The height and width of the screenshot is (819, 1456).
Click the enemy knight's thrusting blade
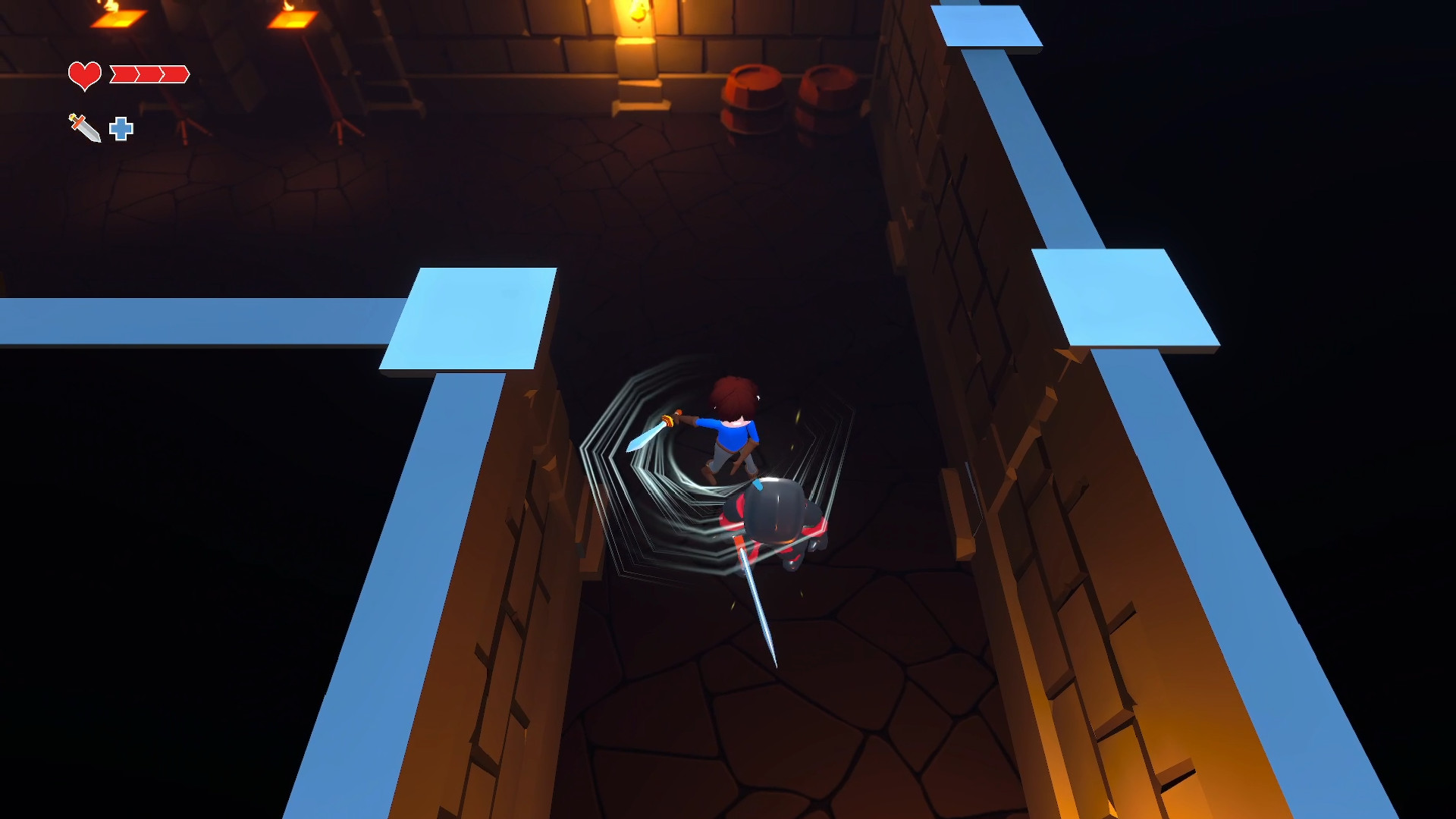point(758,607)
